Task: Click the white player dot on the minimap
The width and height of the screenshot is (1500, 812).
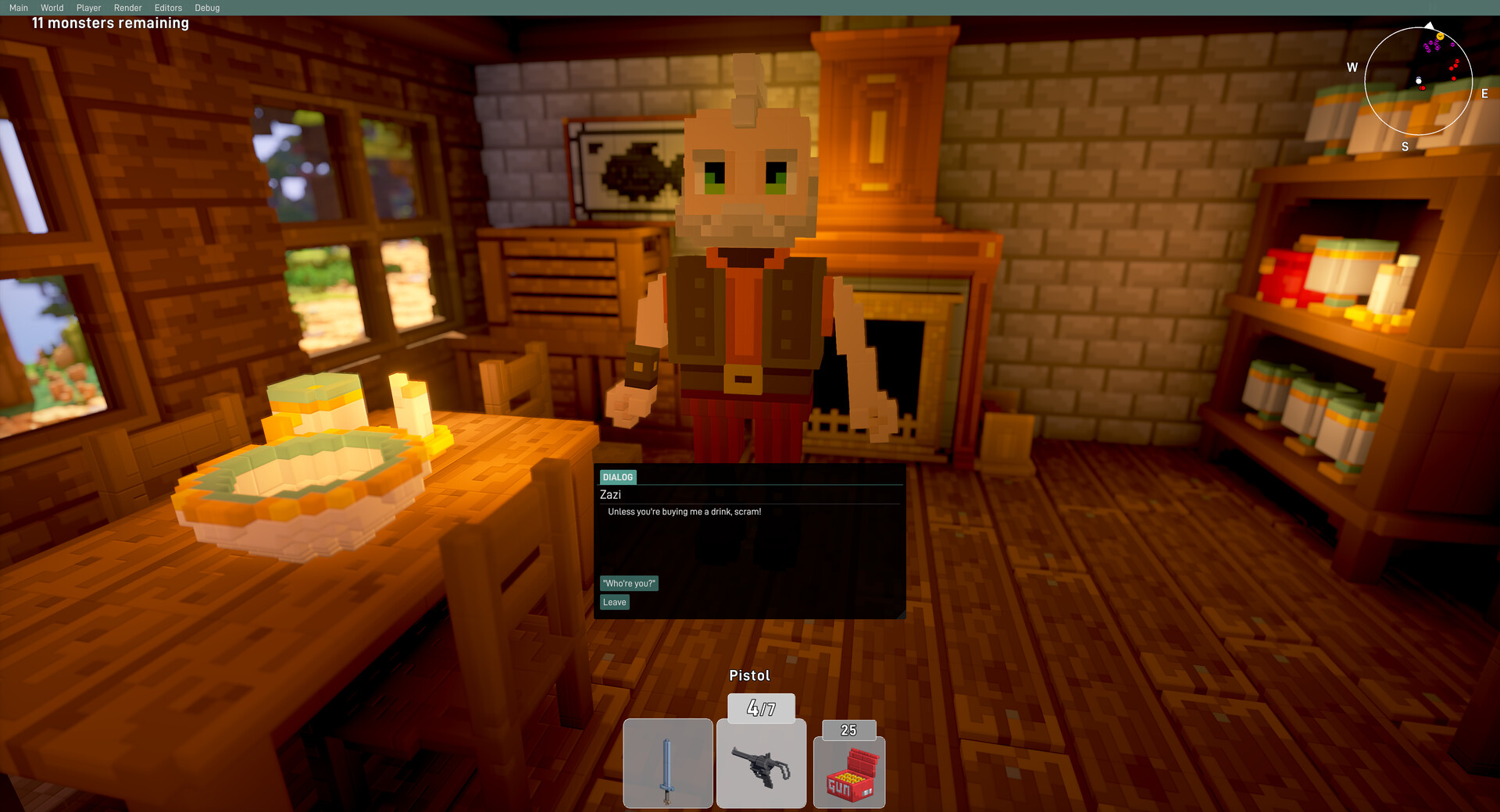Action: (x=1419, y=81)
